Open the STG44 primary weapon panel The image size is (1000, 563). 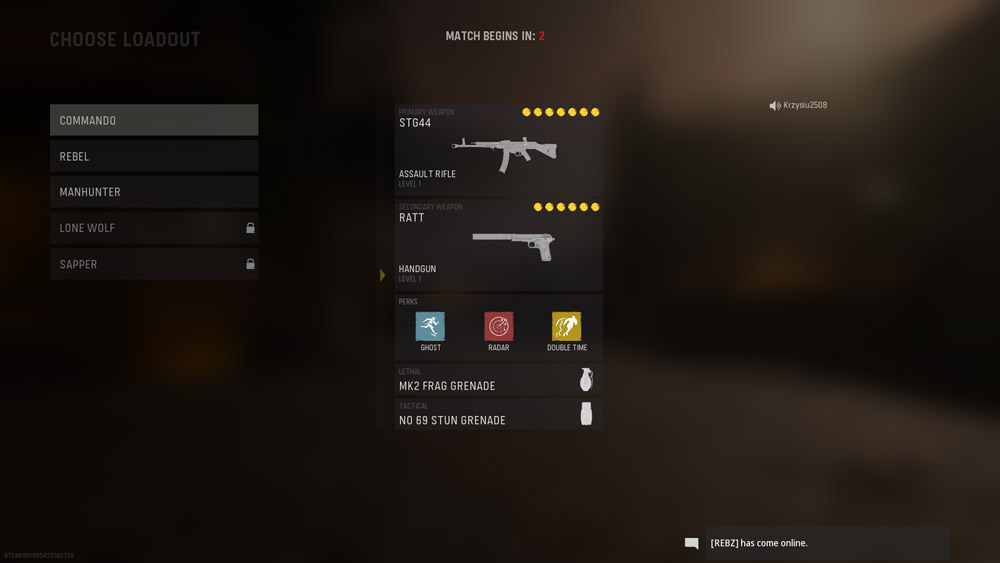point(499,150)
